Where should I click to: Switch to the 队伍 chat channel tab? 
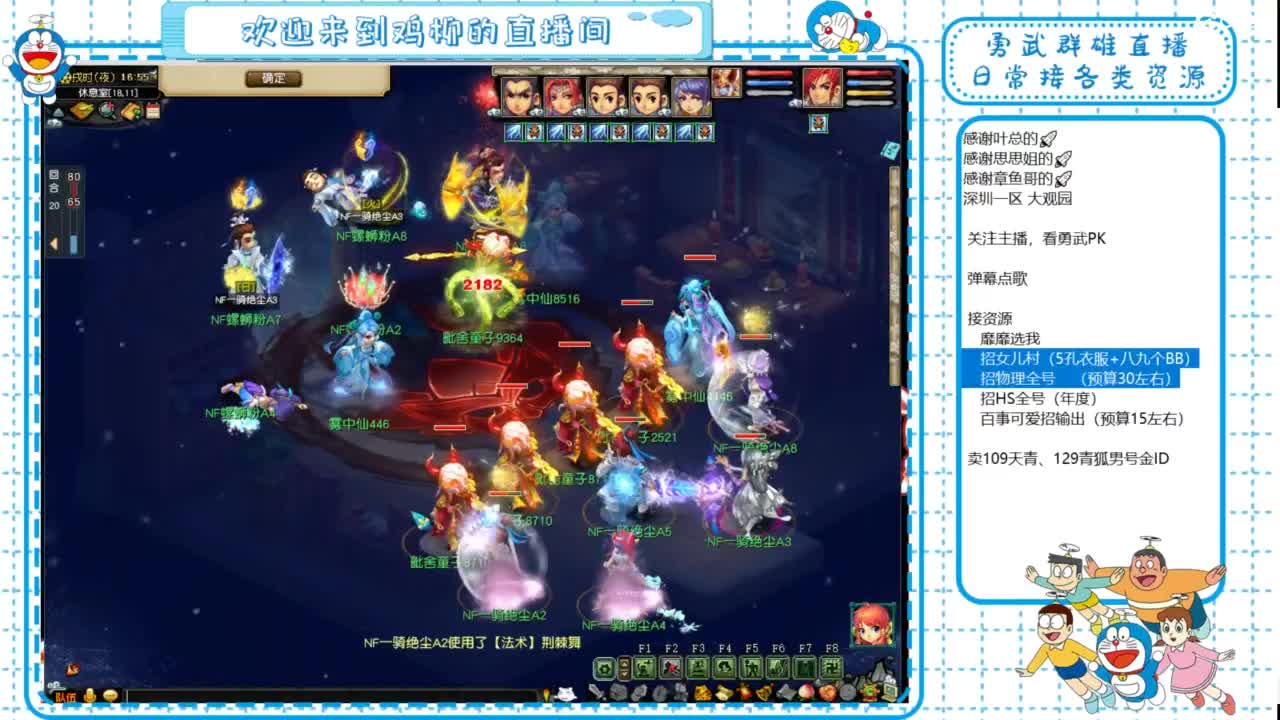tap(66, 696)
